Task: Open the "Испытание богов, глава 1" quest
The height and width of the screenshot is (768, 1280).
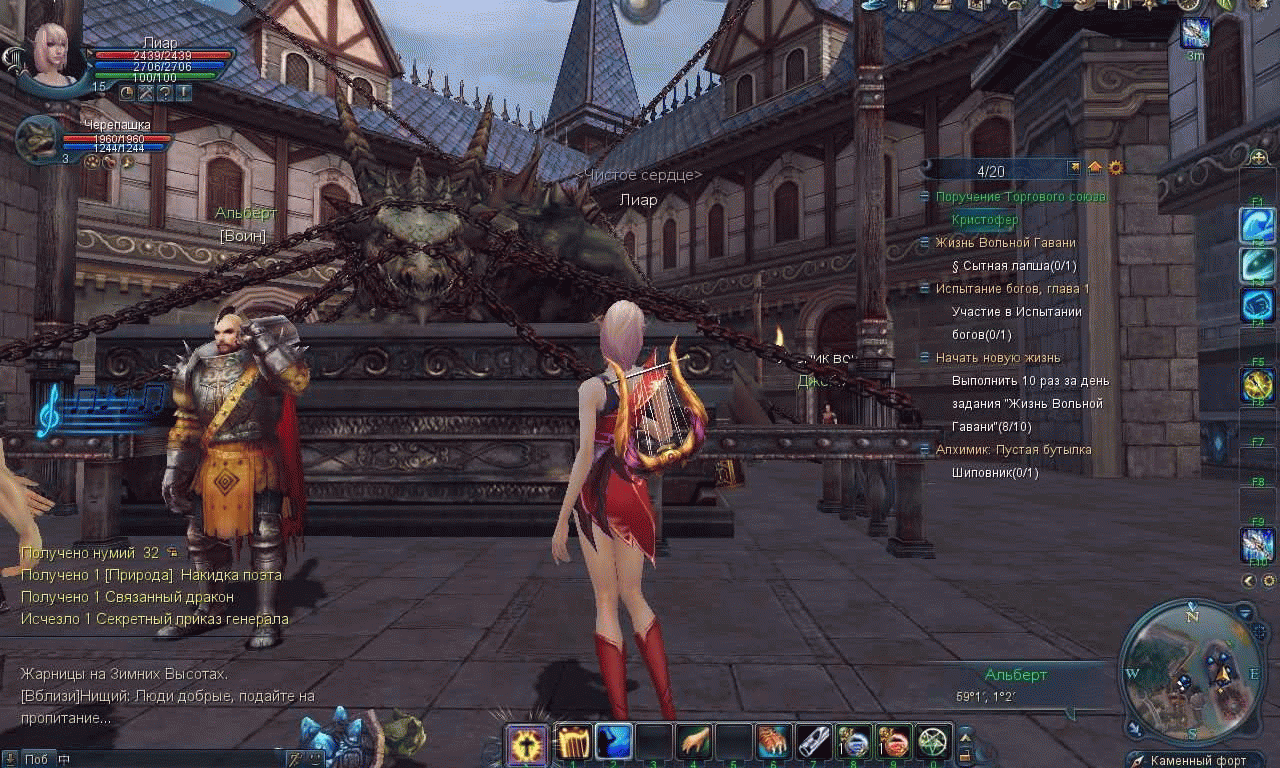Action: [x=1012, y=289]
